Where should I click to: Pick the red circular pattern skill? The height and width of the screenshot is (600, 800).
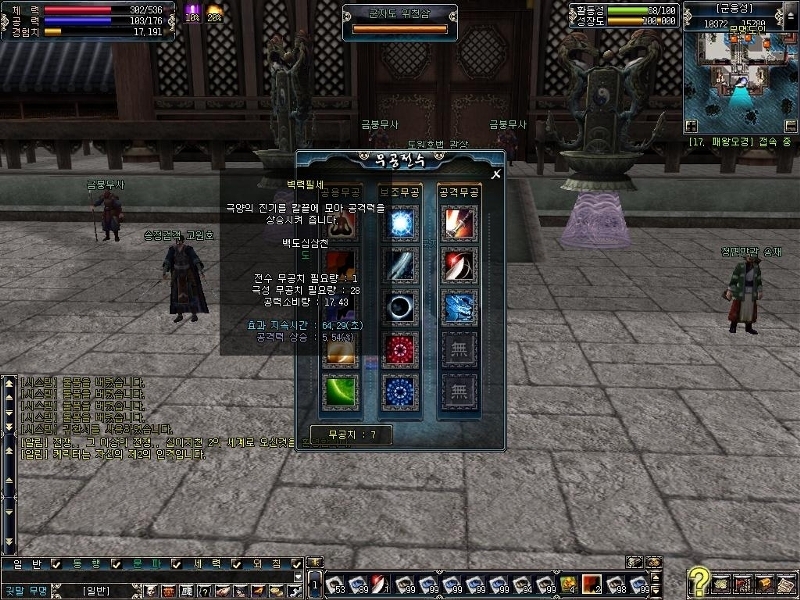click(402, 348)
